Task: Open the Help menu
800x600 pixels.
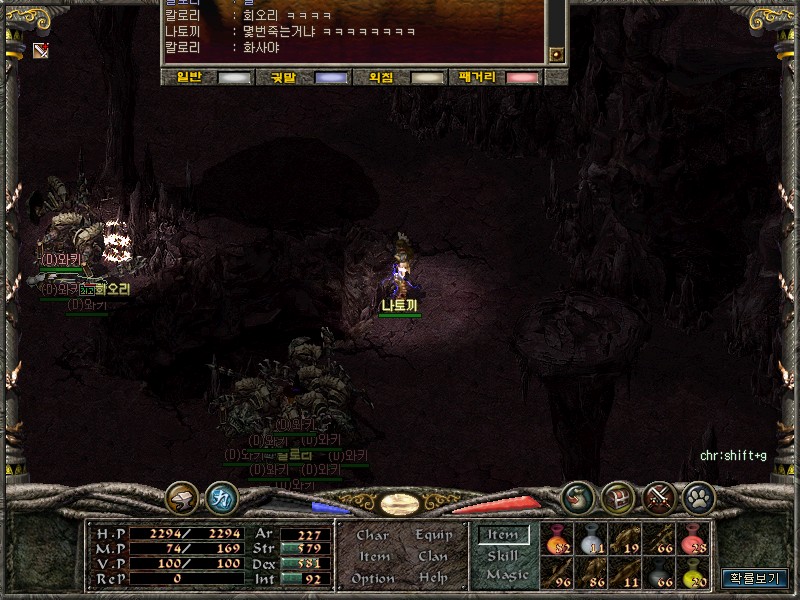Action: coord(434,578)
